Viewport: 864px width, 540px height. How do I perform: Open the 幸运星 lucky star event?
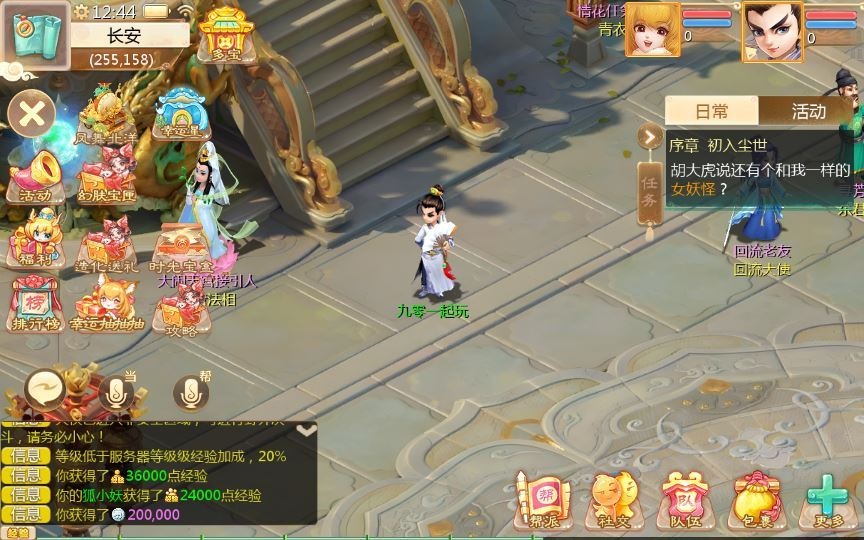click(x=182, y=112)
